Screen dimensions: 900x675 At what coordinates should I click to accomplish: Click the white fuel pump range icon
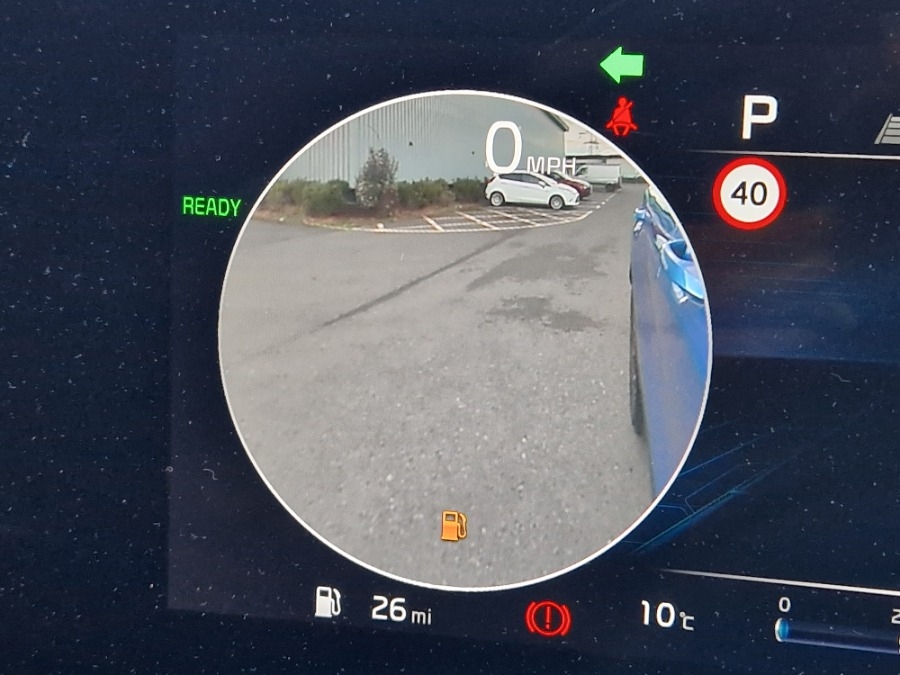pyautogui.click(x=328, y=602)
